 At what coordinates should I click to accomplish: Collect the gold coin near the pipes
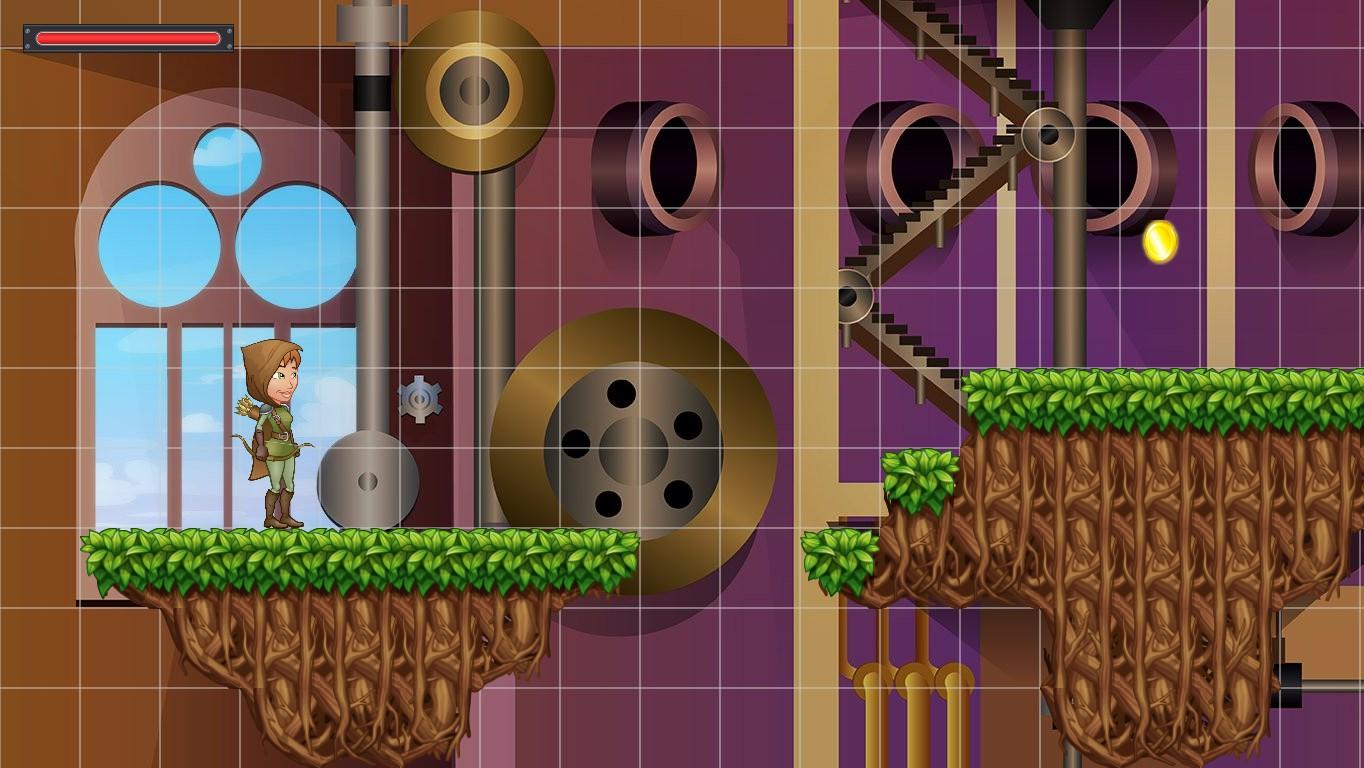[1159, 243]
